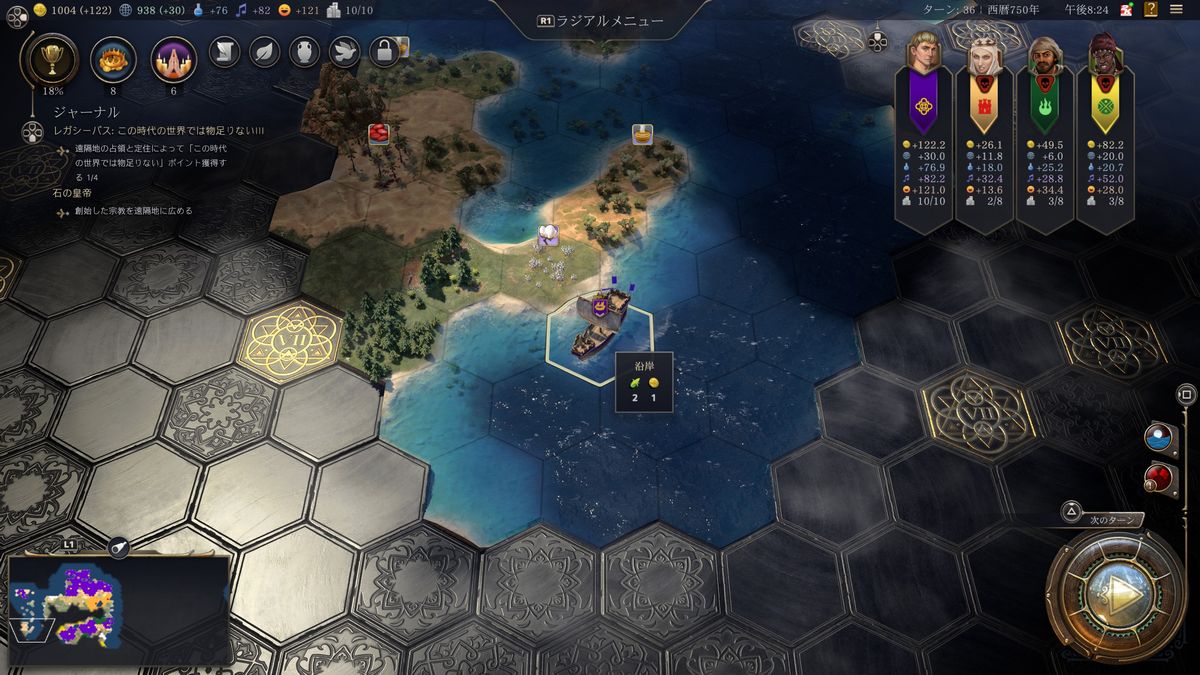
Task: Click the 2K launcher icon
Action: [1127, 9]
